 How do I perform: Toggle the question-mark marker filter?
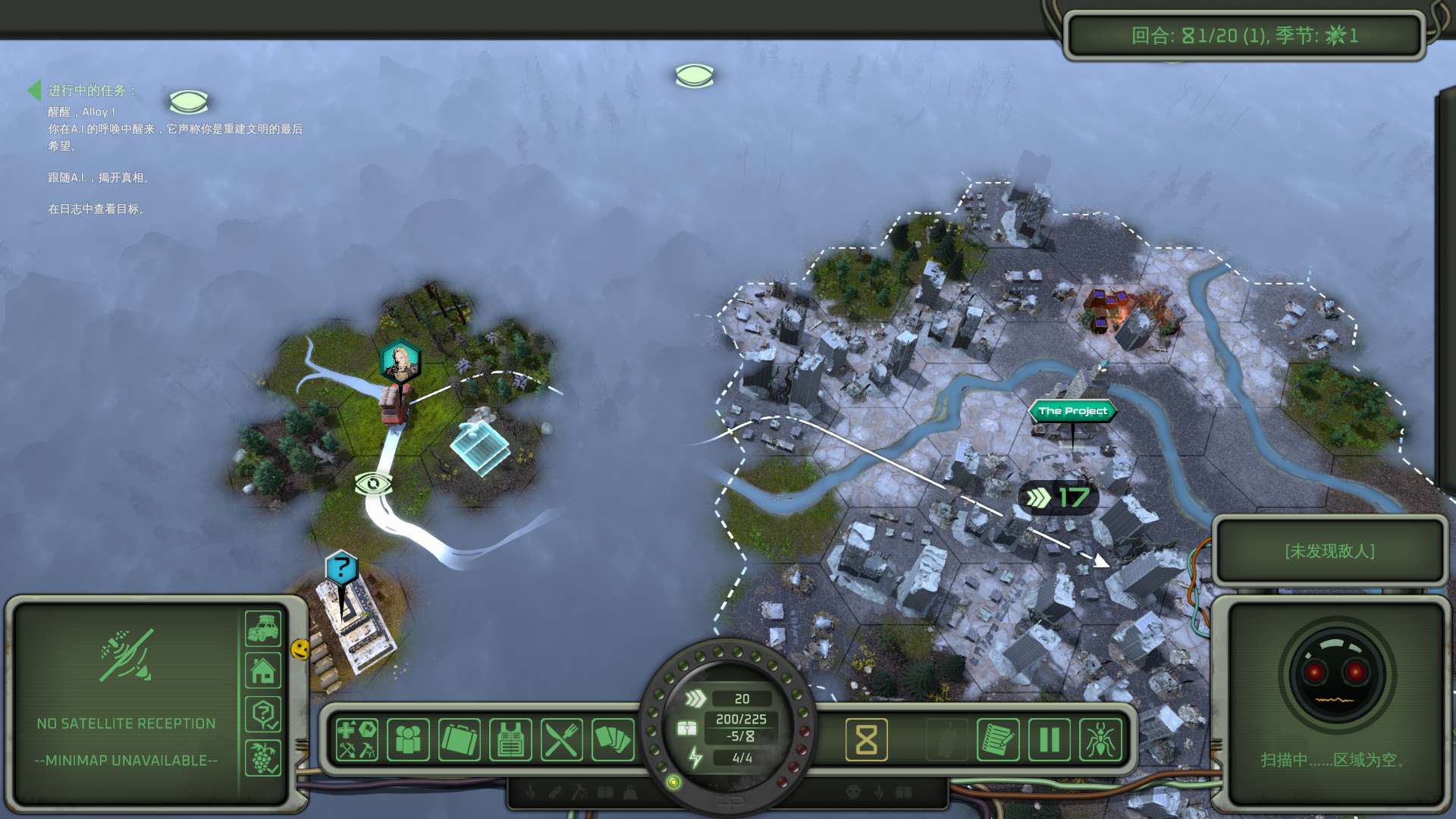coord(263,714)
